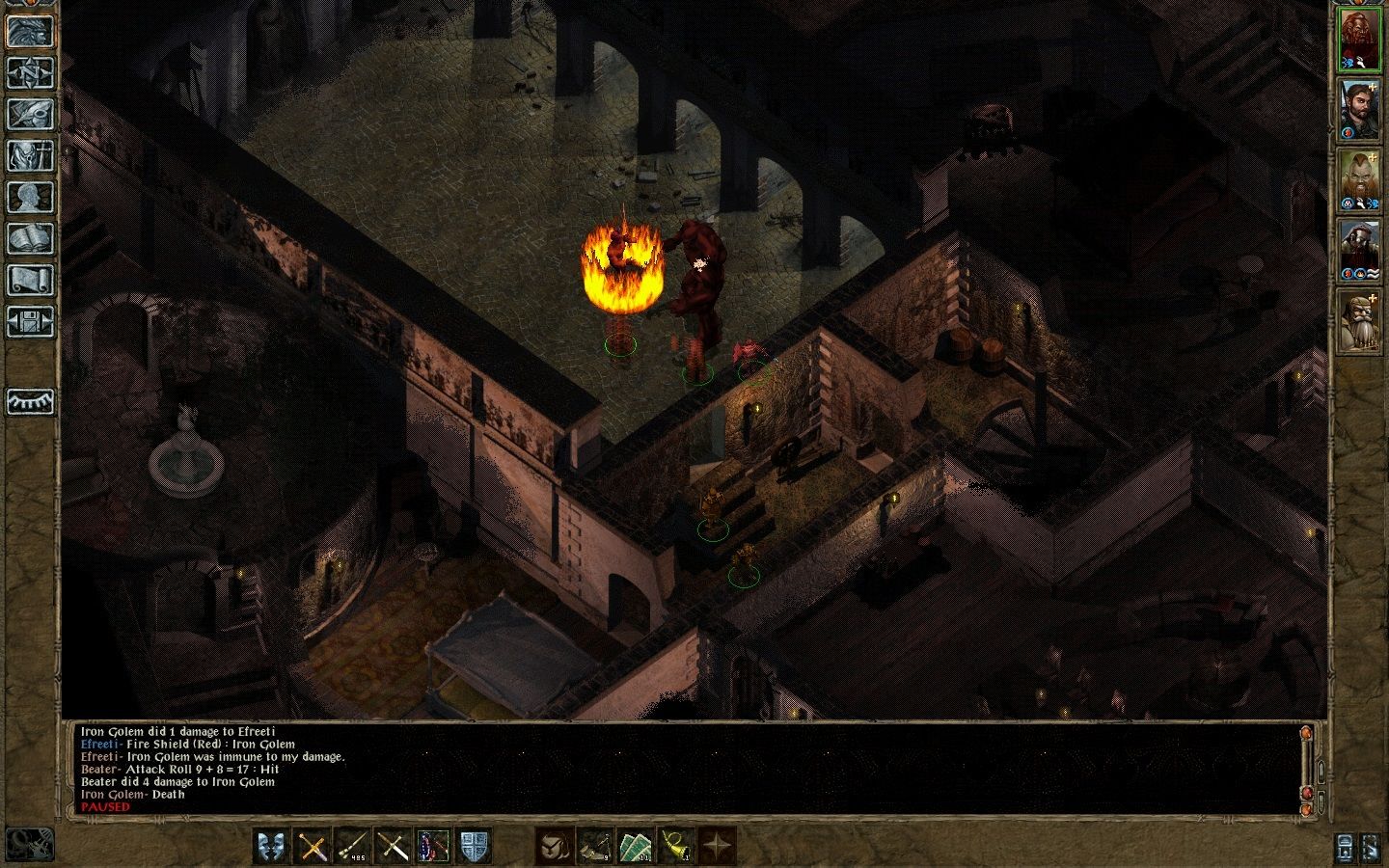Open the journal with the quill icon

pos(29,114)
